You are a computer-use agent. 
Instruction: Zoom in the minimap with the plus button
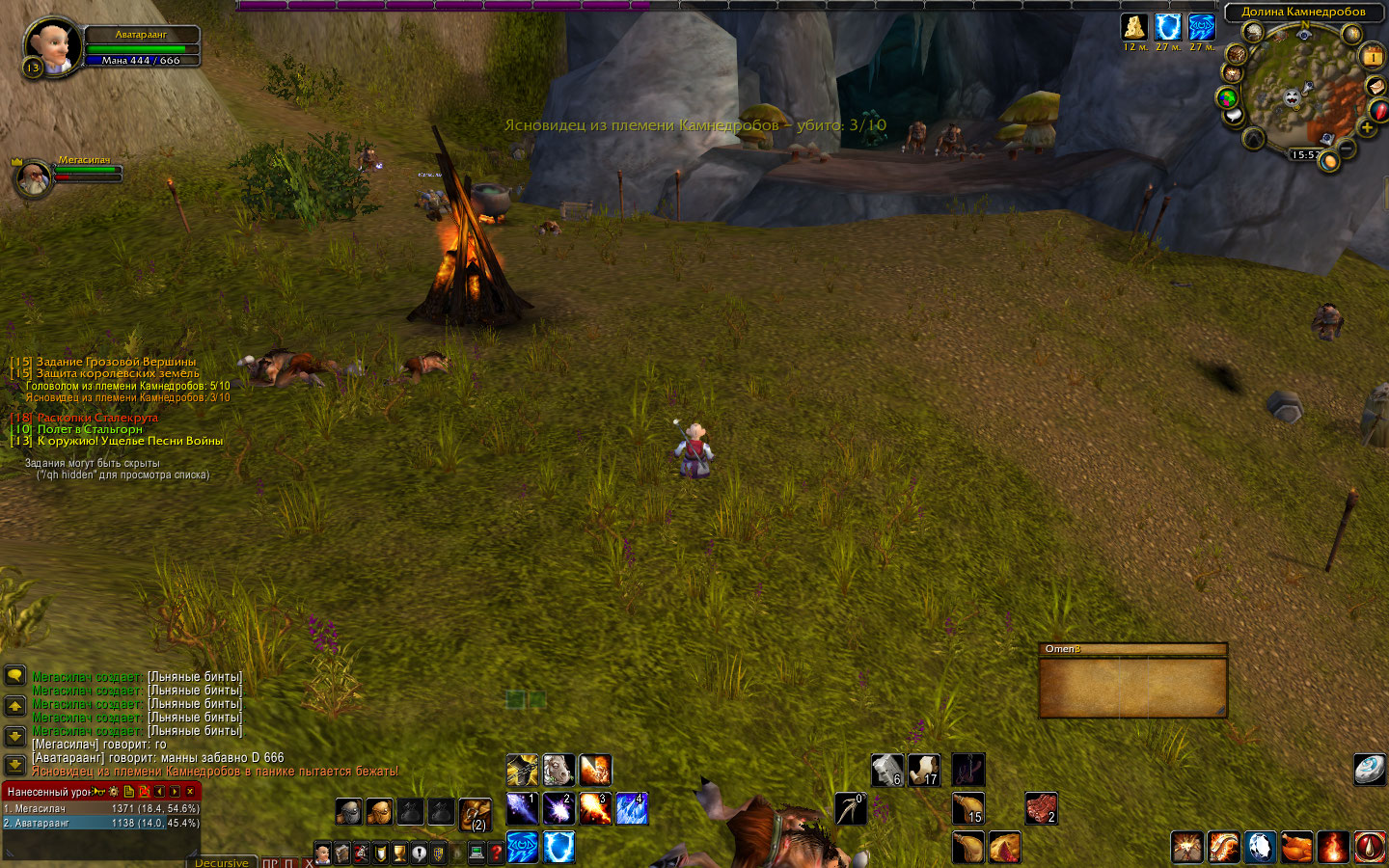(x=1366, y=128)
